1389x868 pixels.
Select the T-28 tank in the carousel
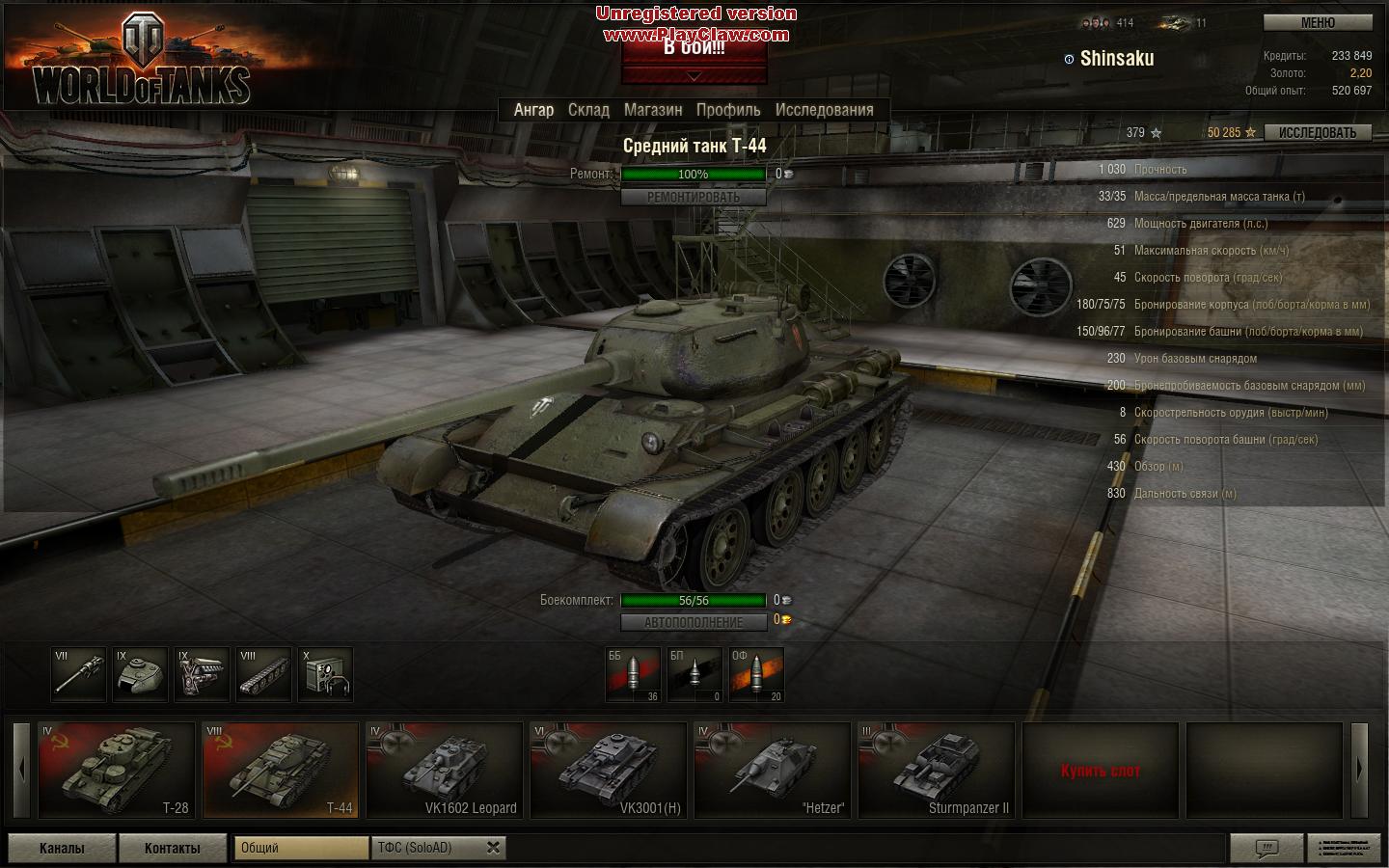[116, 771]
